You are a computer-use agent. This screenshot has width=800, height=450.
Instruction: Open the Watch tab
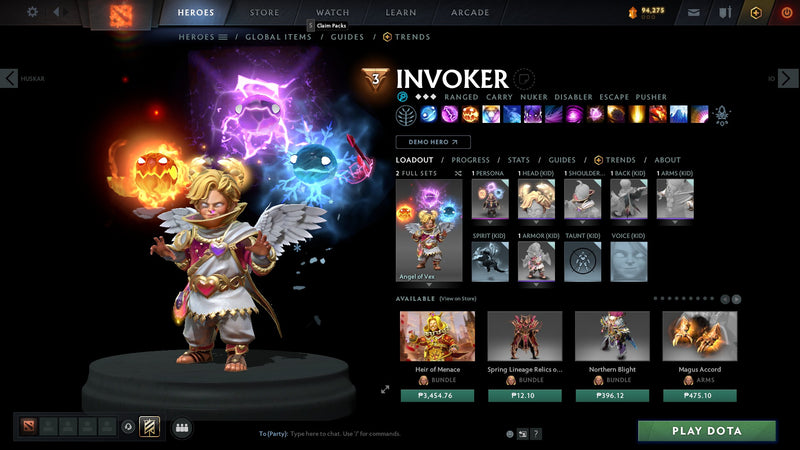[332, 13]
